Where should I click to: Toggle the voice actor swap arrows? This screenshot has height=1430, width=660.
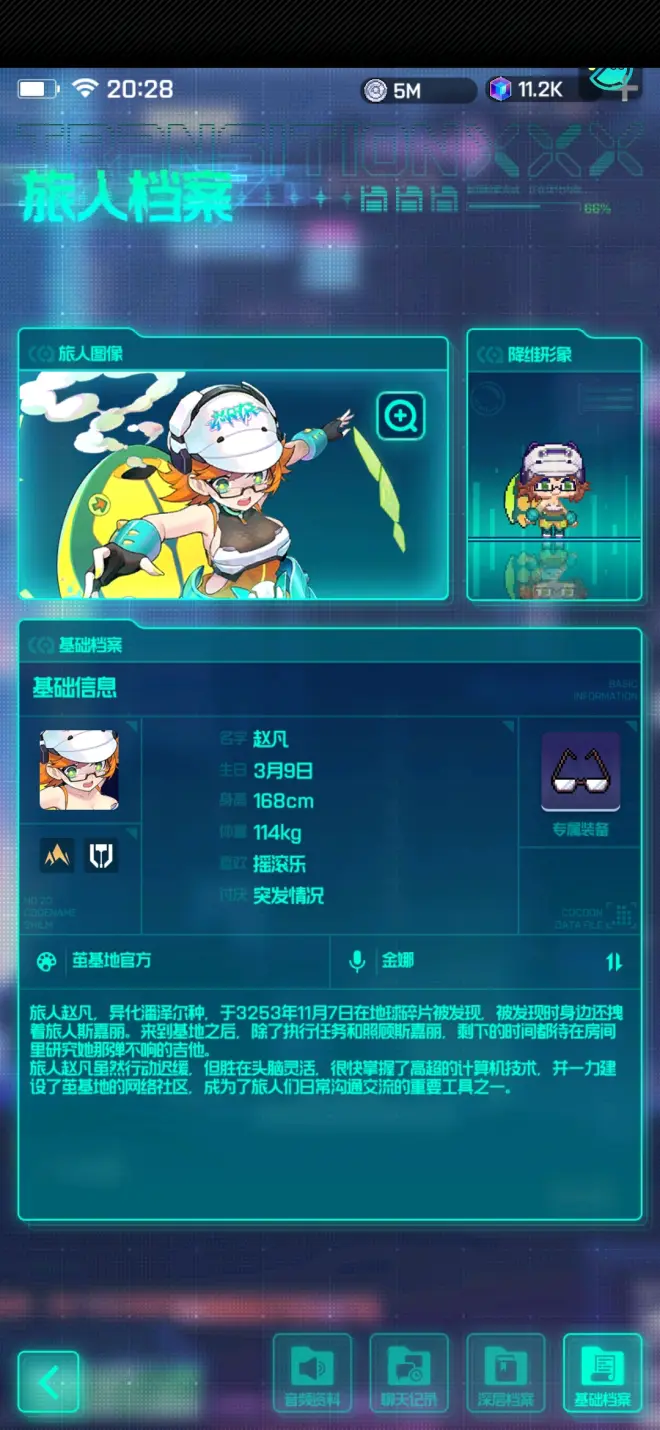coord(614,962)
